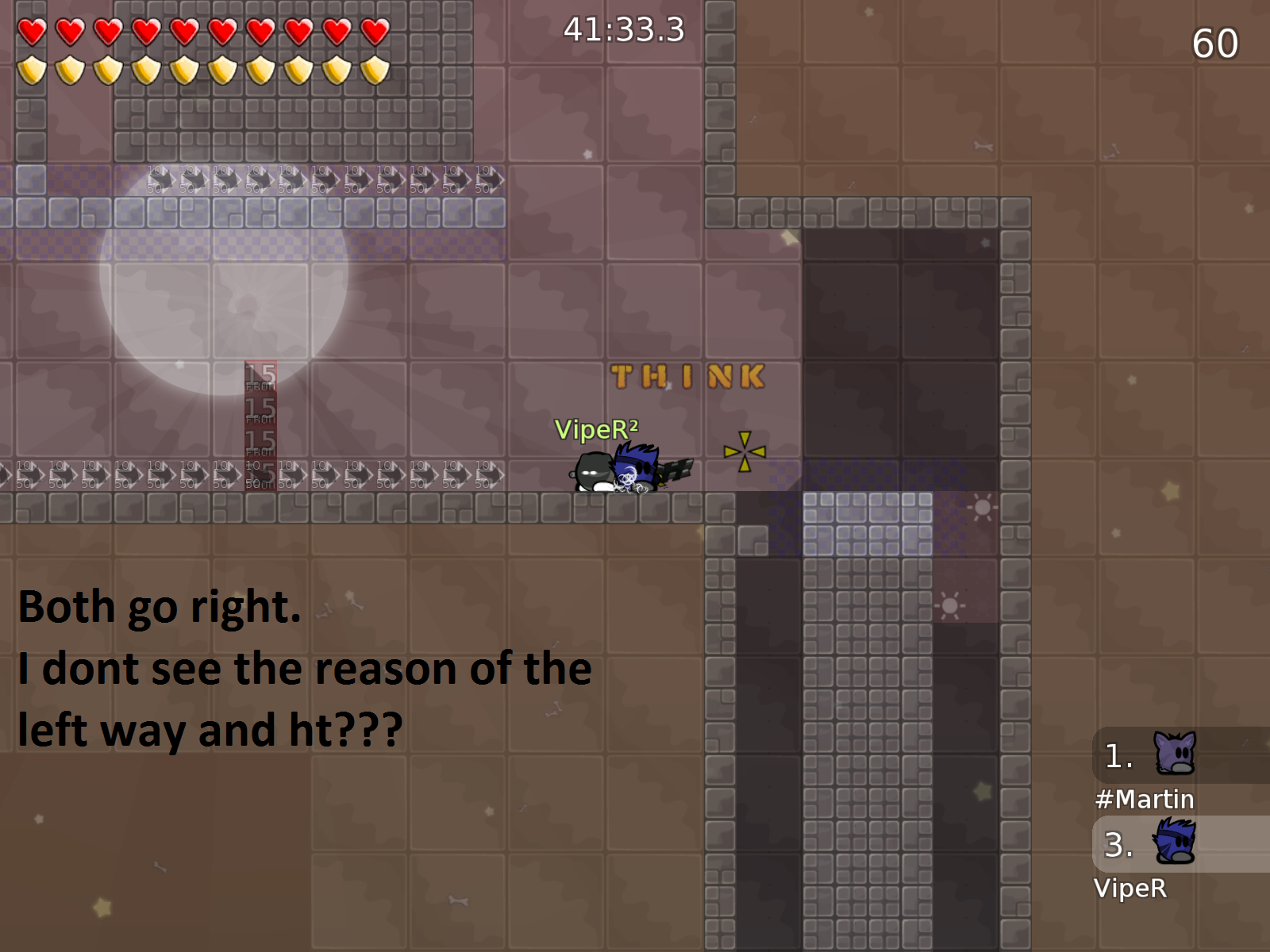Click the #Martin name label in the leaderboard

point(1146,800)
